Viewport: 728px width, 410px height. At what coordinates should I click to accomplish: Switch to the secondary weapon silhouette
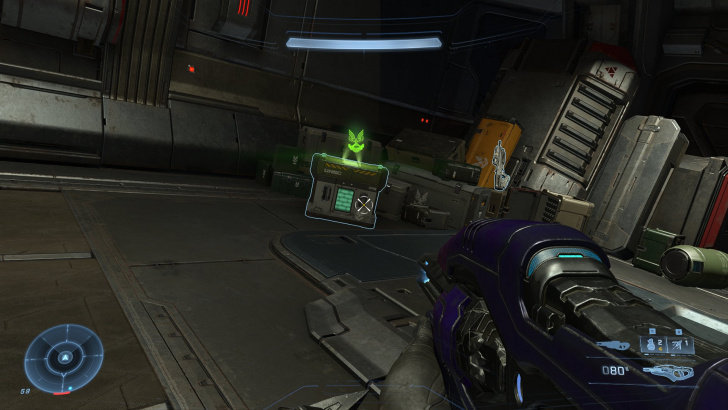pyautogui.click(x=613, y=346)
